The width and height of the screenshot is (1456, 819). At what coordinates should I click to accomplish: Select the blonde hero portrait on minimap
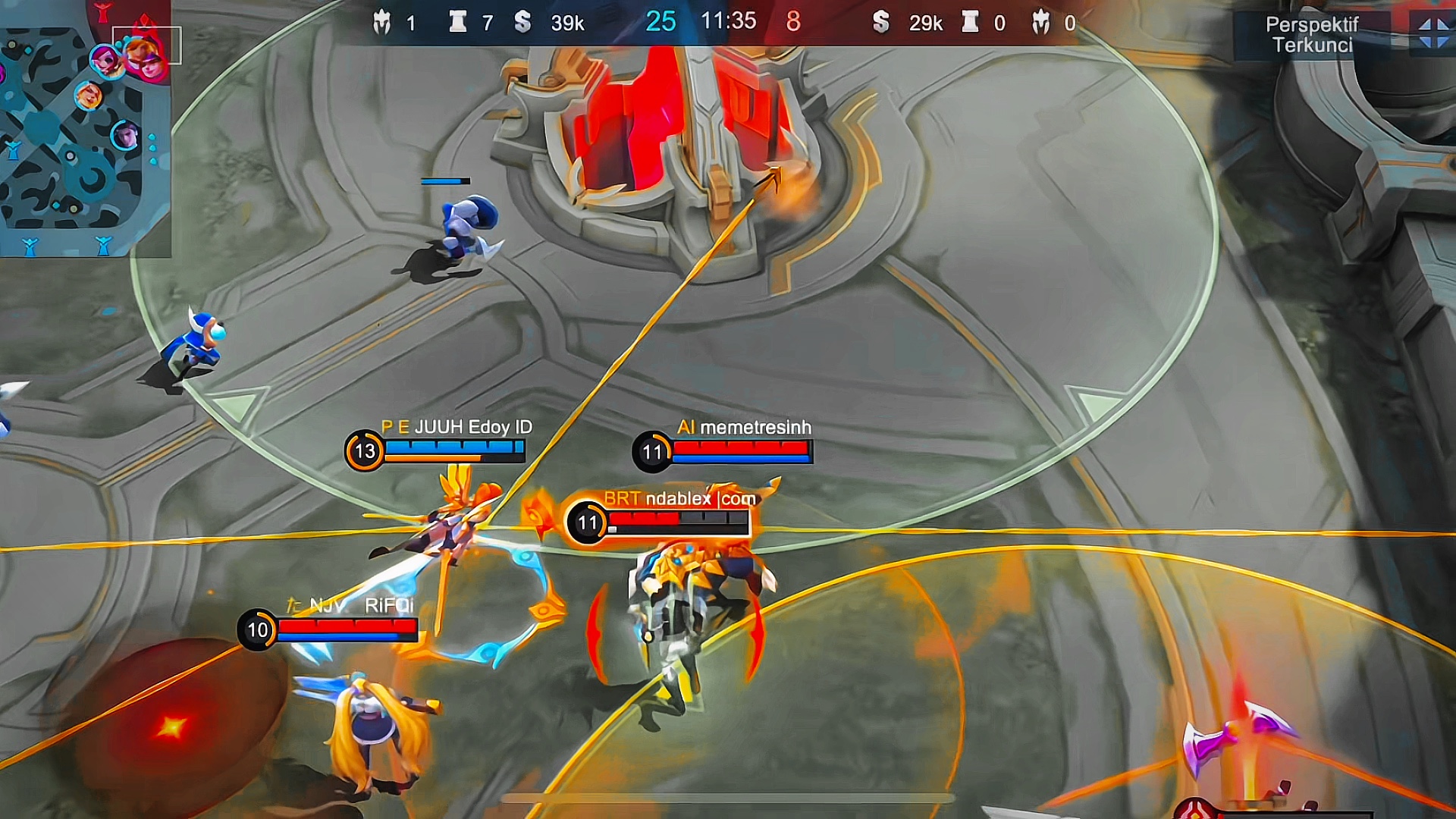pos(89,96)
